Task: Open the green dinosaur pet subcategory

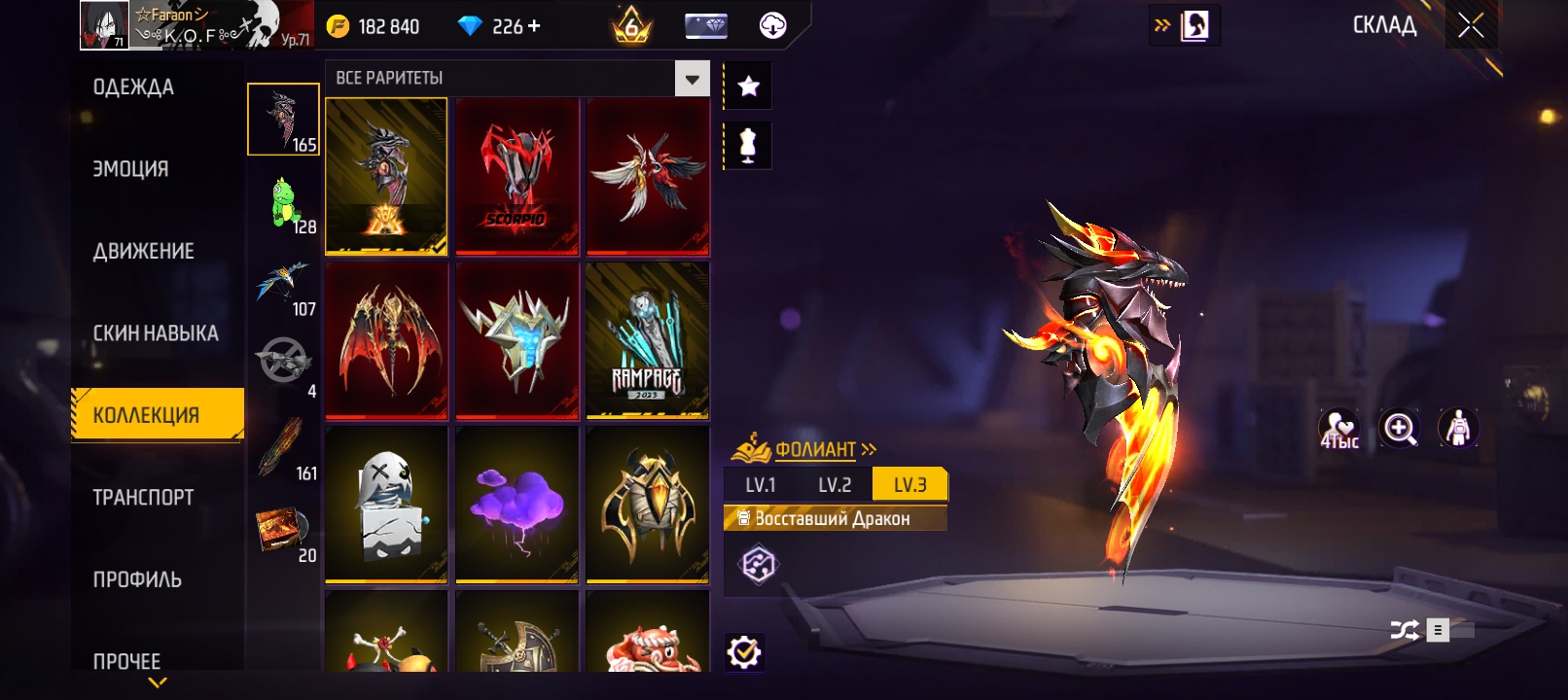Action: (x=283, y=203)
